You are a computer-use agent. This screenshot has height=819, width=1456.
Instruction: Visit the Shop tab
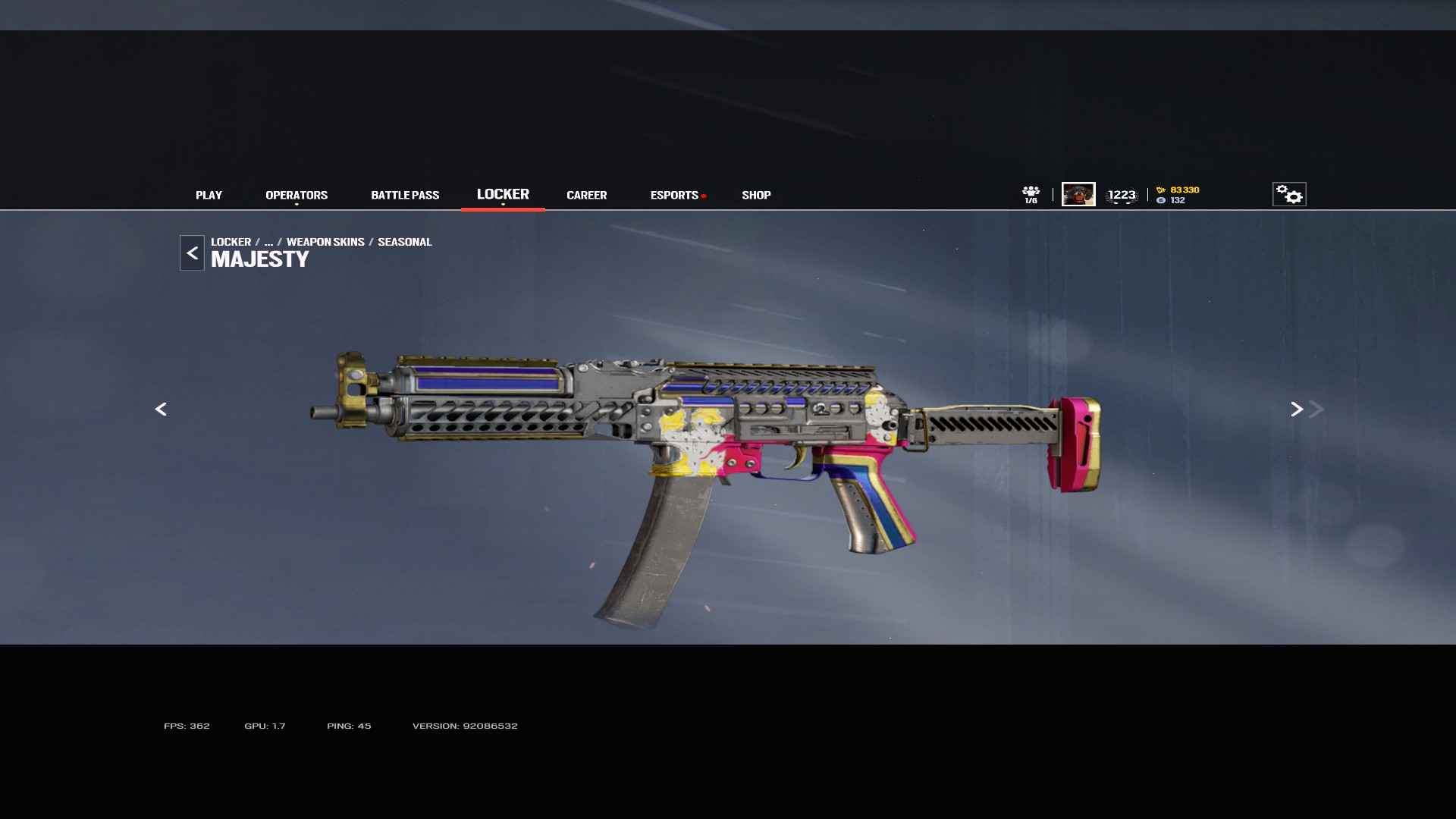[x=756, y=195]
